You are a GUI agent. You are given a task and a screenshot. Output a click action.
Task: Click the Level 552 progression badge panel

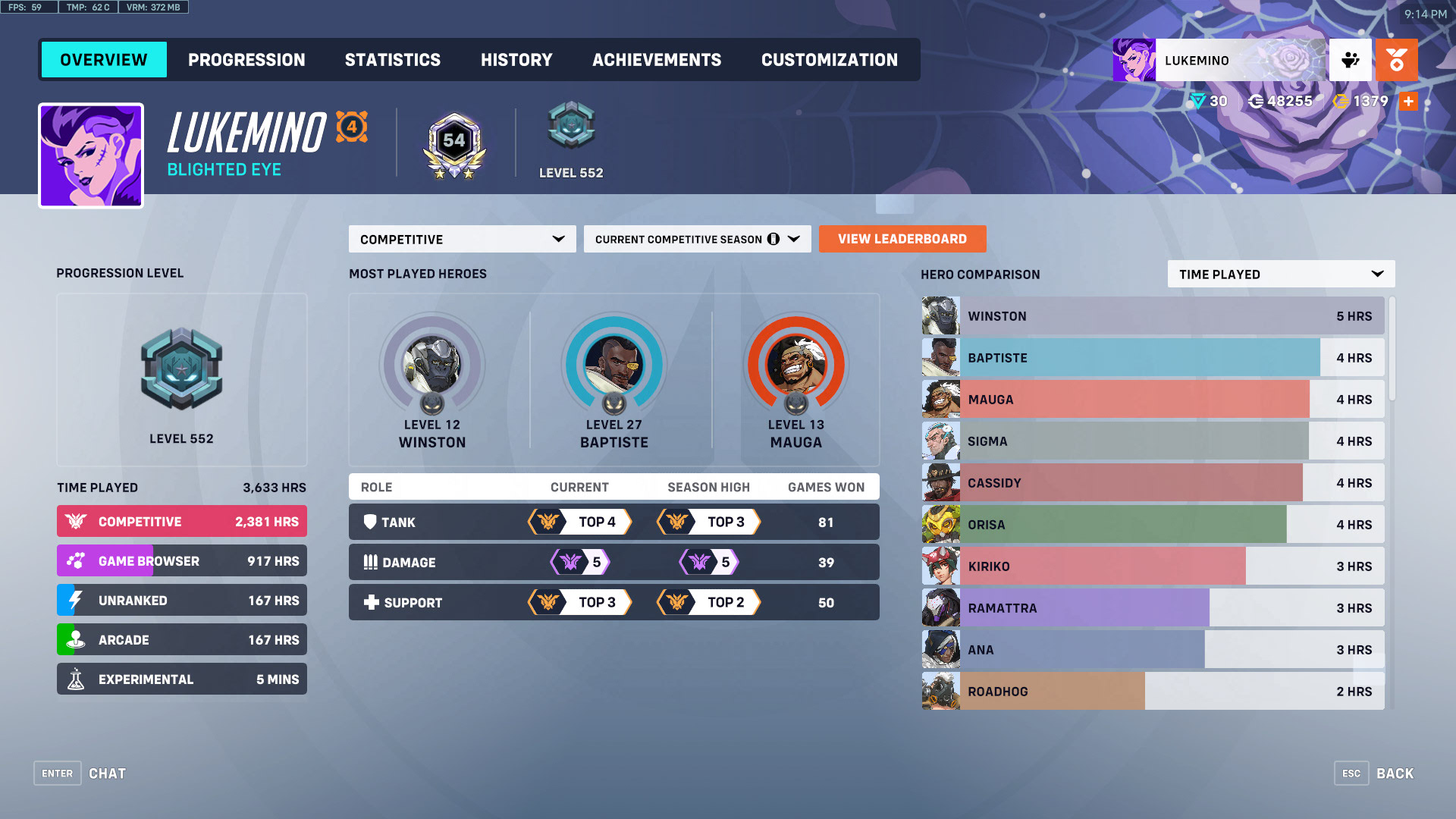coord(181,379)
